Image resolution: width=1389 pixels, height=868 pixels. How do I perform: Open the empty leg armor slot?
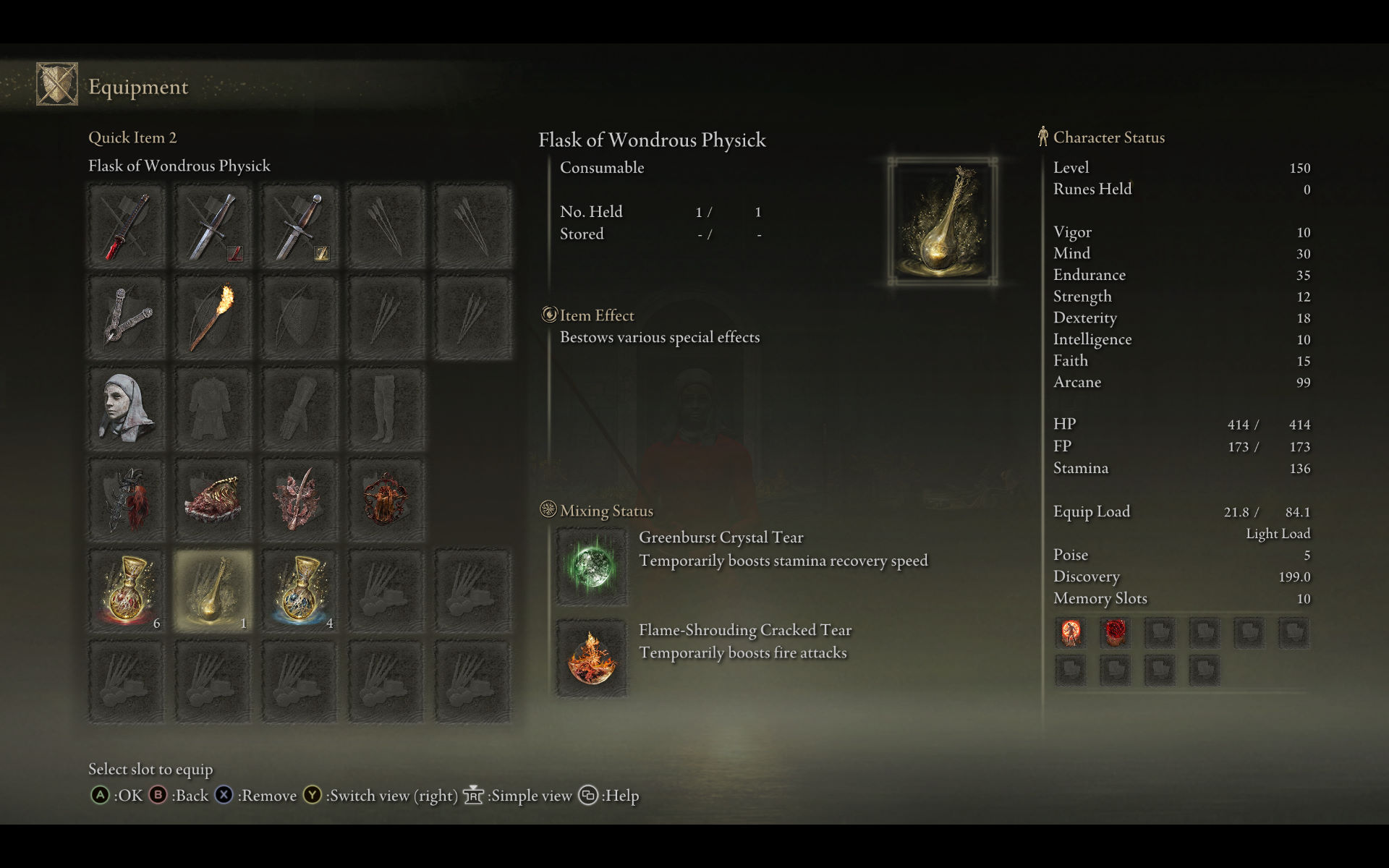(x=385, y=409)
